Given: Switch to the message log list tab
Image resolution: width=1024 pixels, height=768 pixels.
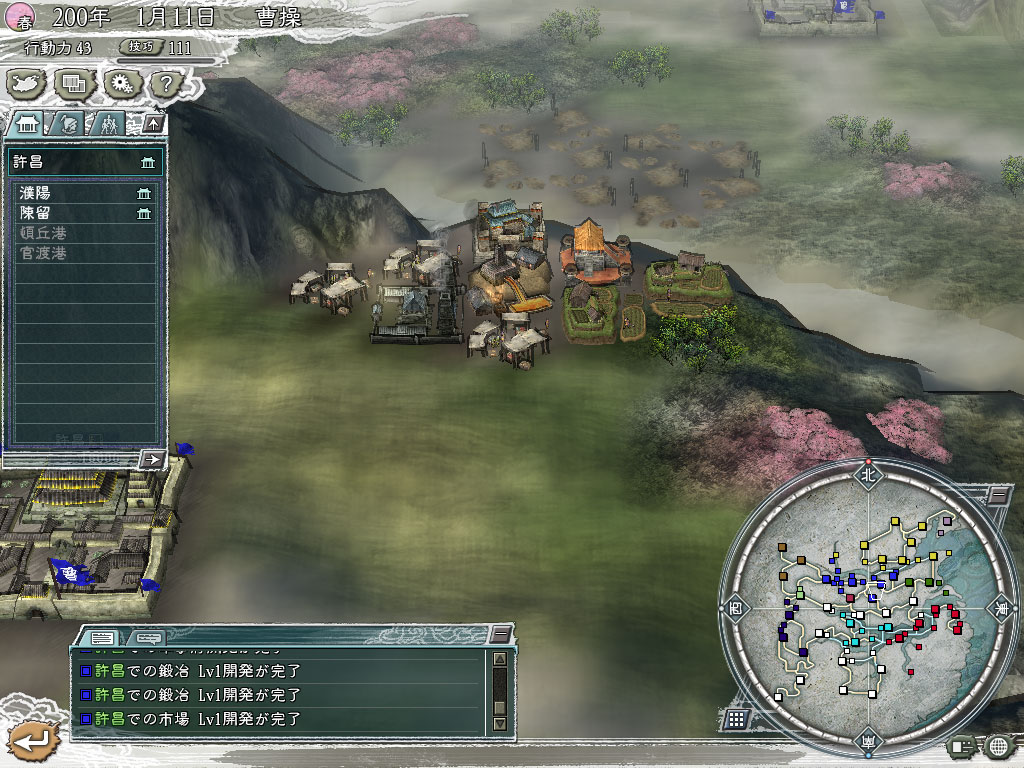Looking at the screenshot, I should 101,637.
